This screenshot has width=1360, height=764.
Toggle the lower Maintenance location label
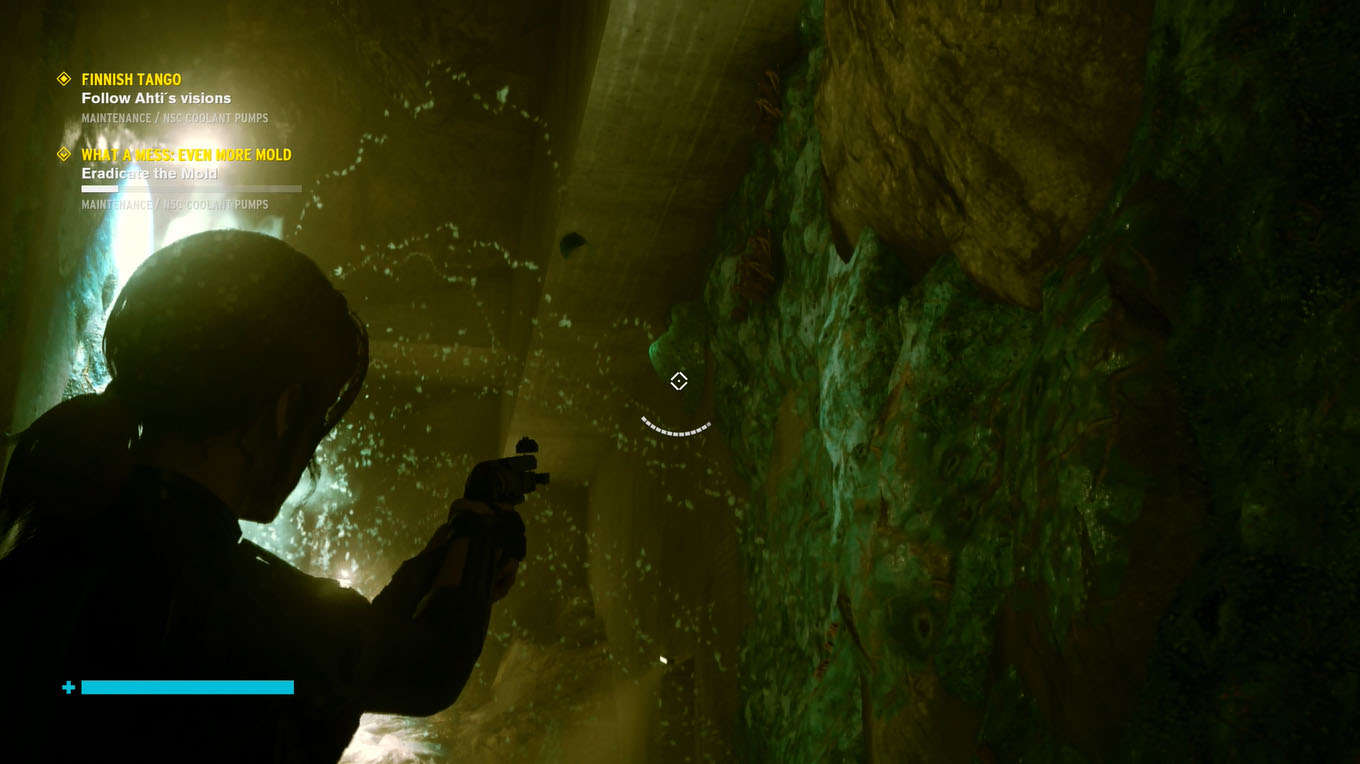[x=174, y=204]
